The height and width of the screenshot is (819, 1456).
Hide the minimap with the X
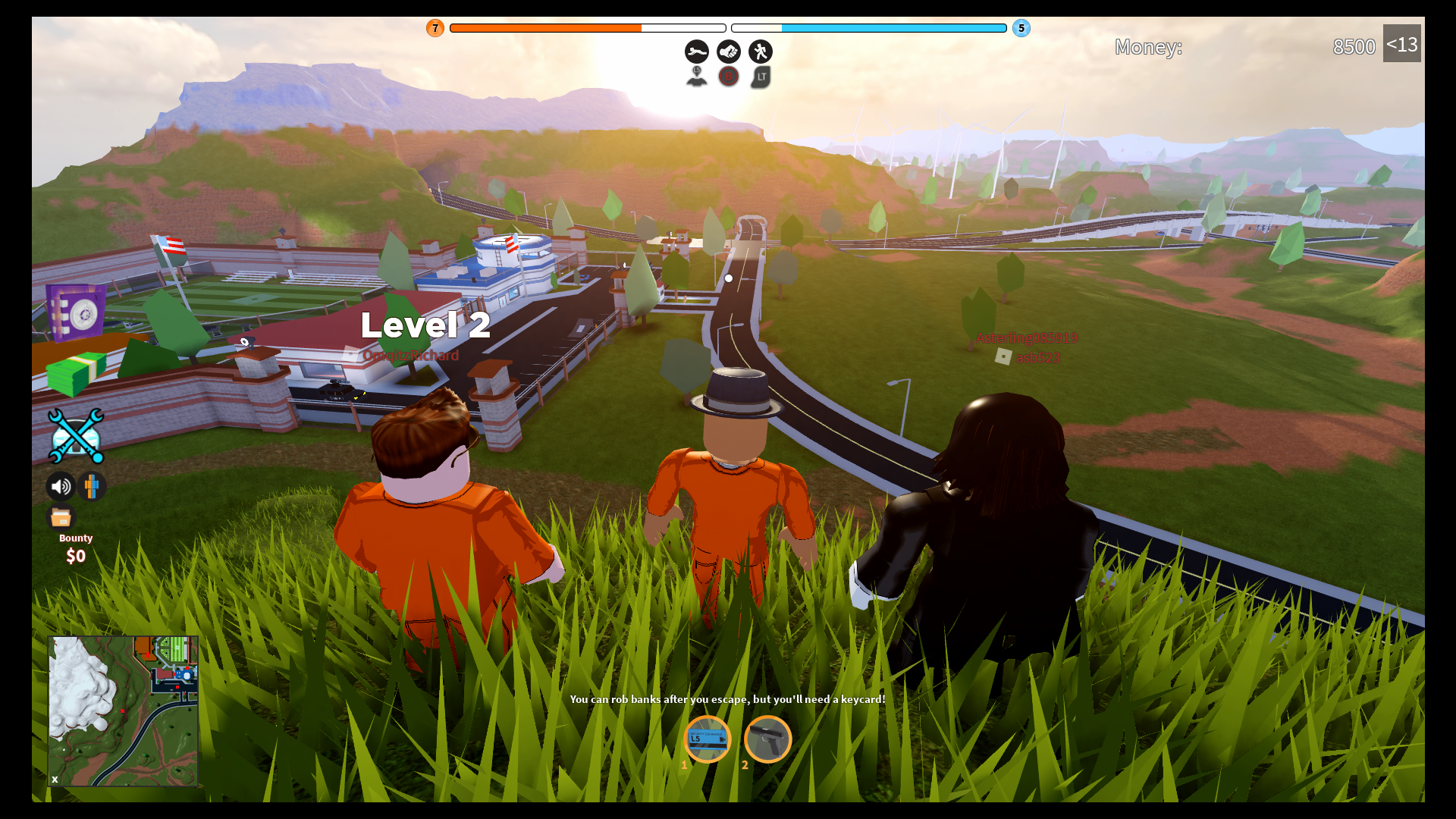point(54,779)
